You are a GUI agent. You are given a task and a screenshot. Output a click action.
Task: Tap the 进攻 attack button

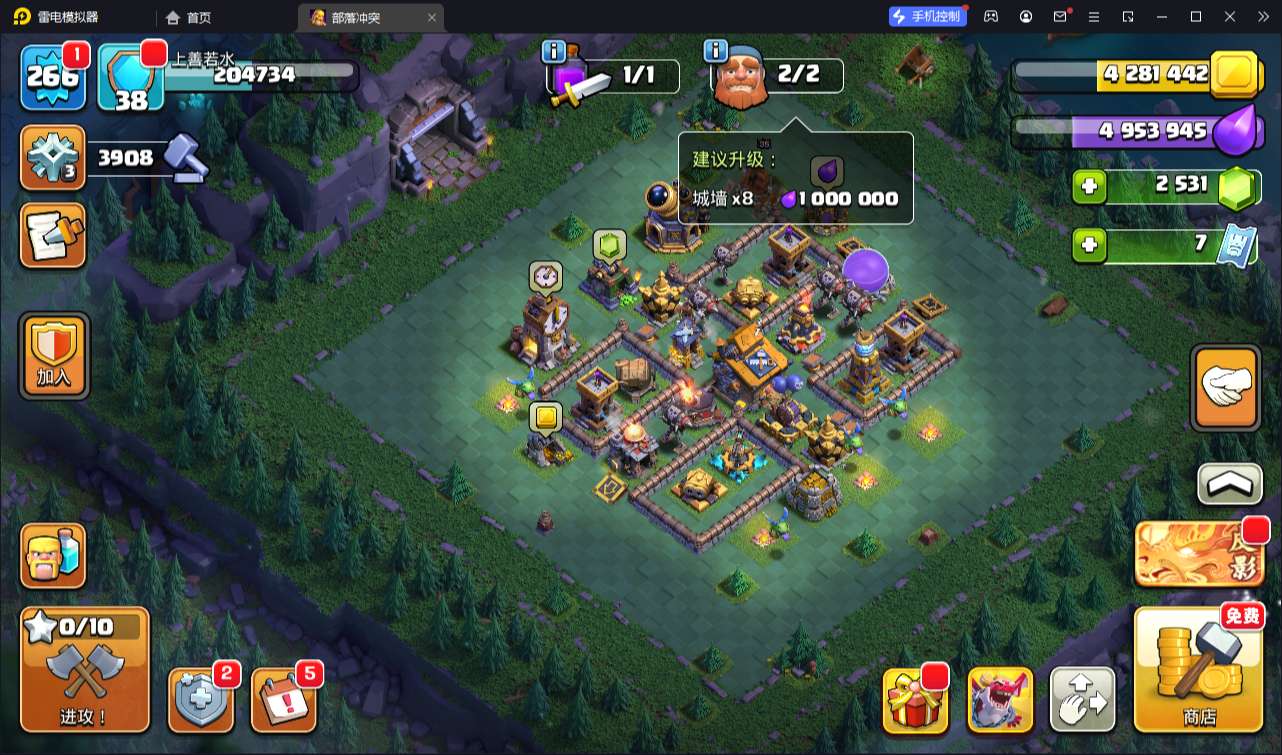85,669
